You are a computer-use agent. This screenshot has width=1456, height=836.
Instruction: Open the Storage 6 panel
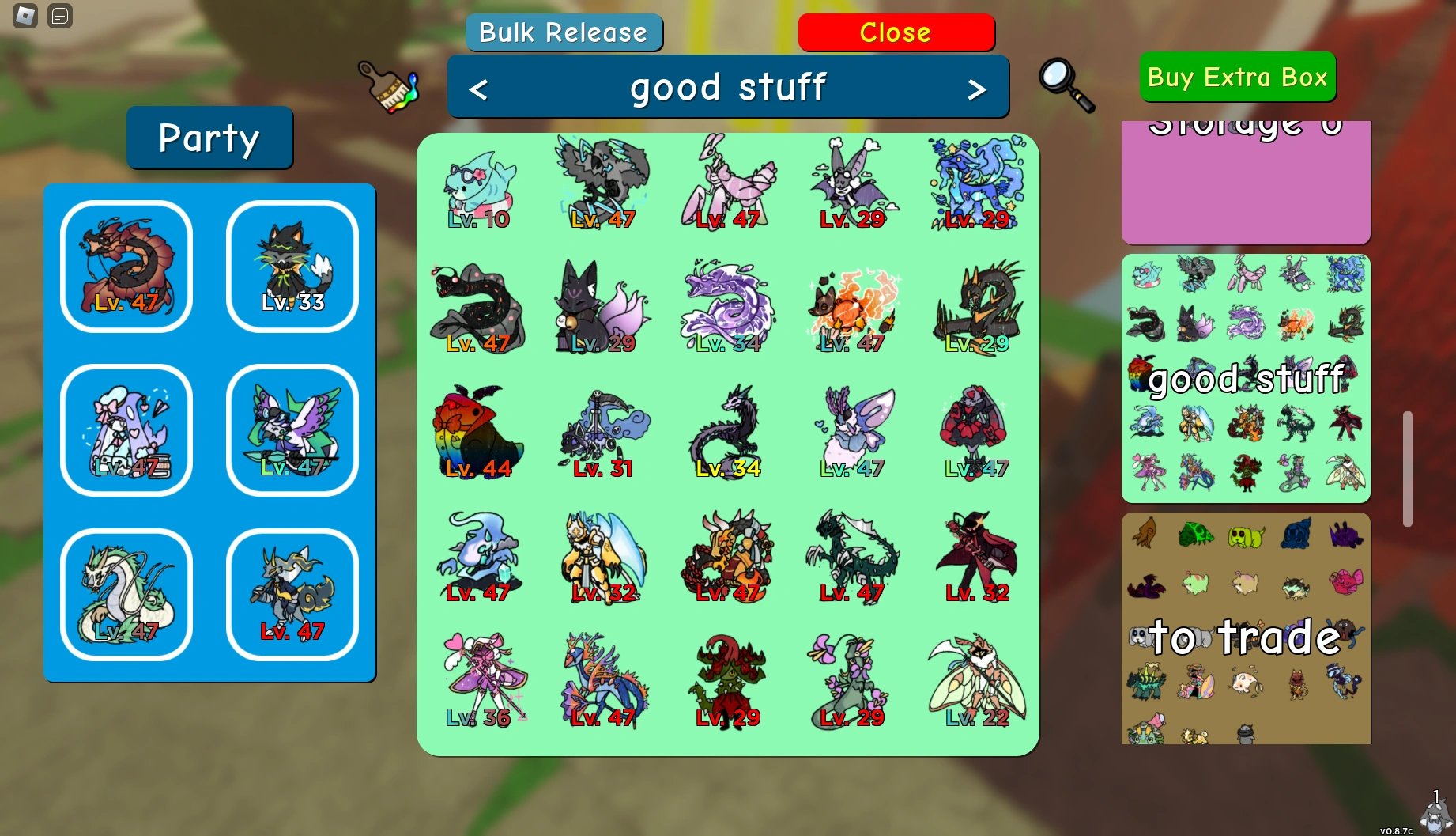pyautogui.click(x=1246, y=182)
